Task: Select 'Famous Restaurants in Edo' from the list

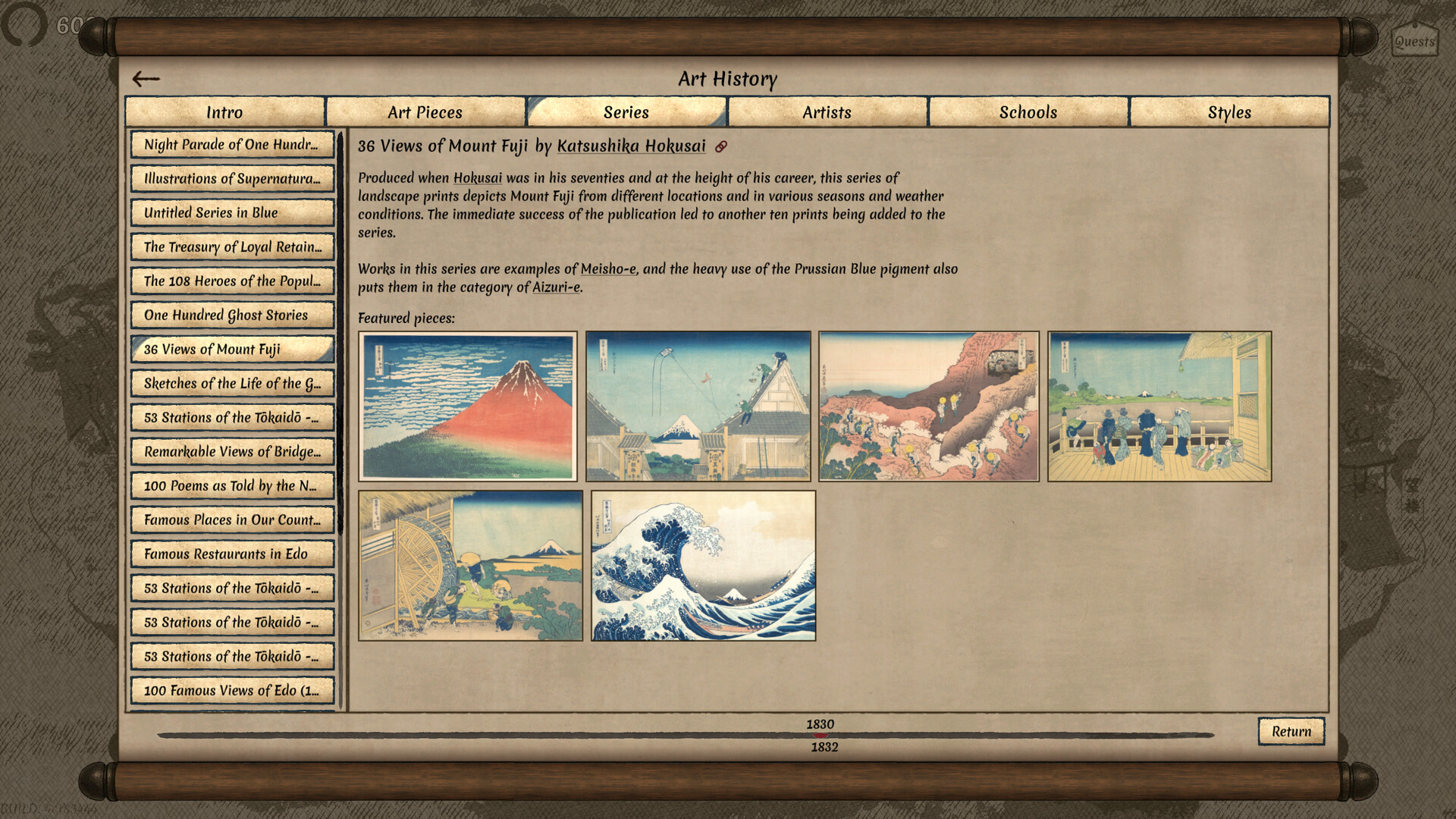Action: [232, 554]
